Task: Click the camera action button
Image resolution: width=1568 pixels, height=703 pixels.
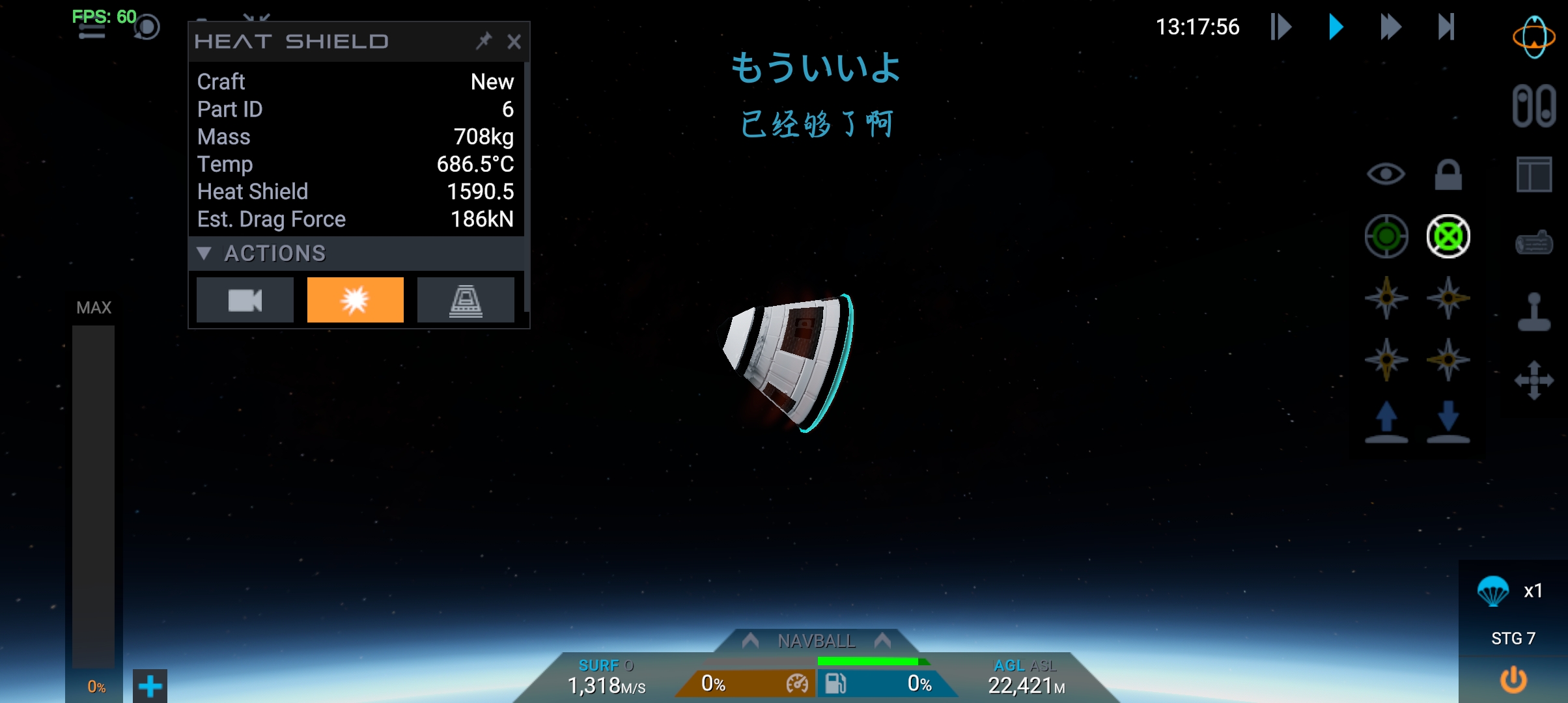Action: pyautogui.click(x=245, y=300)
